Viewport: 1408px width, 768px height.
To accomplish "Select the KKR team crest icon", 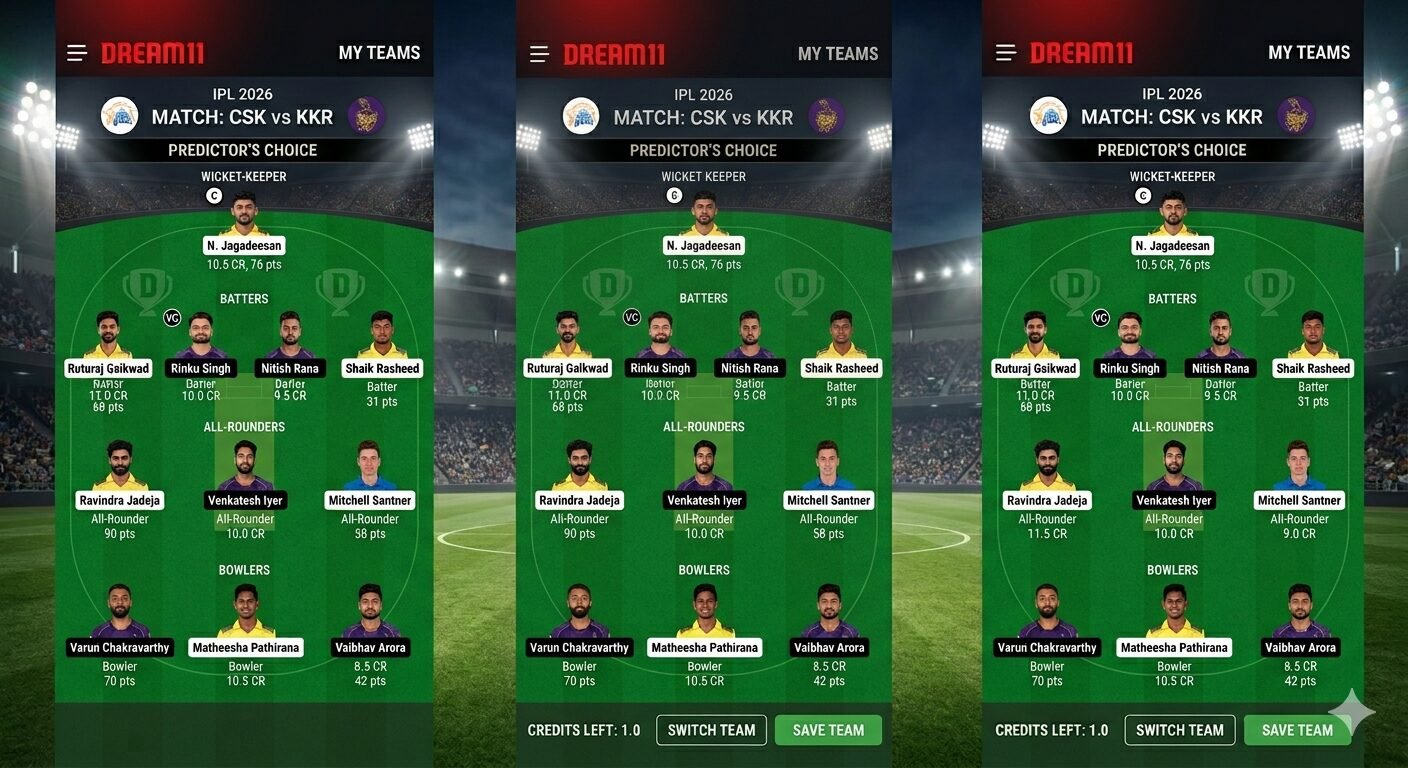I will click(367, 114).
